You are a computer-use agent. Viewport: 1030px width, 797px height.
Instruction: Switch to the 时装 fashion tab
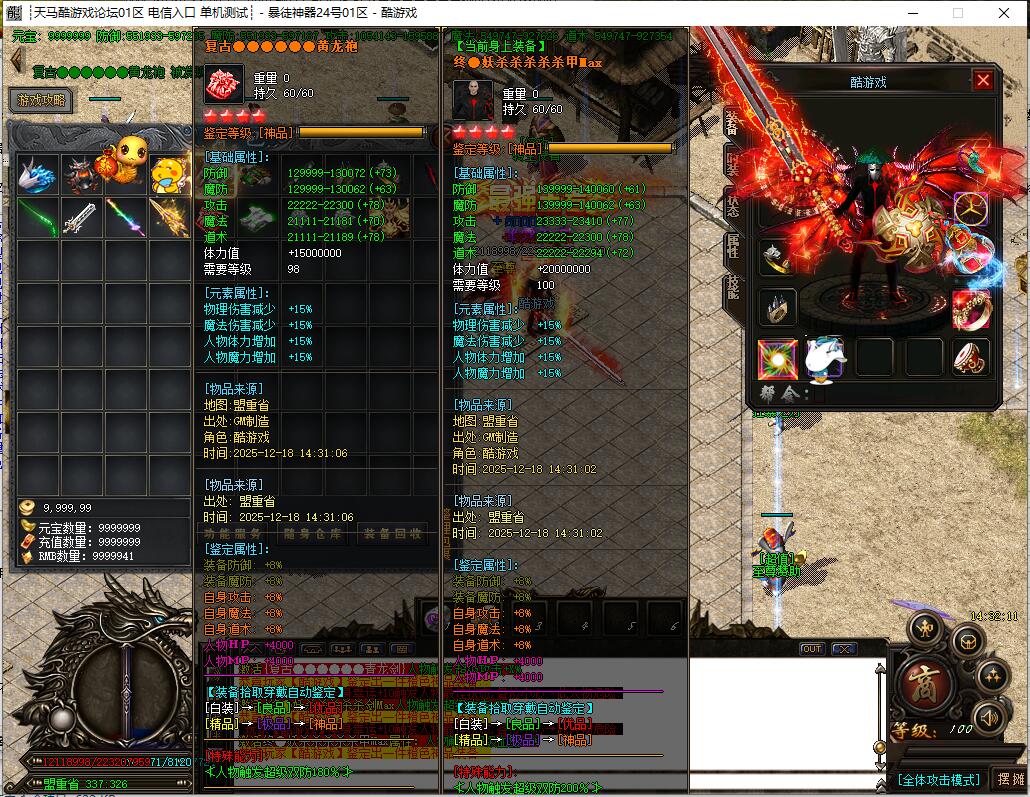733,165
